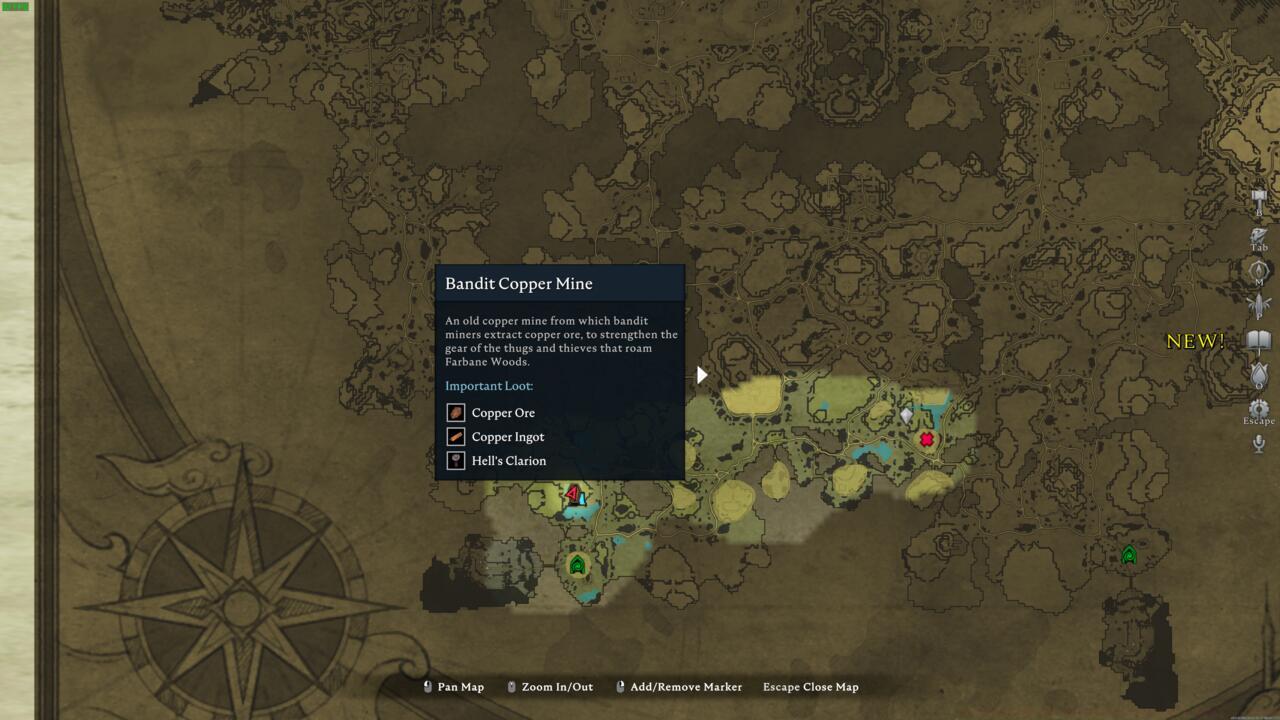Select the red X map marker
This screenshot has width=1280, height=720.
pos(927,439)
